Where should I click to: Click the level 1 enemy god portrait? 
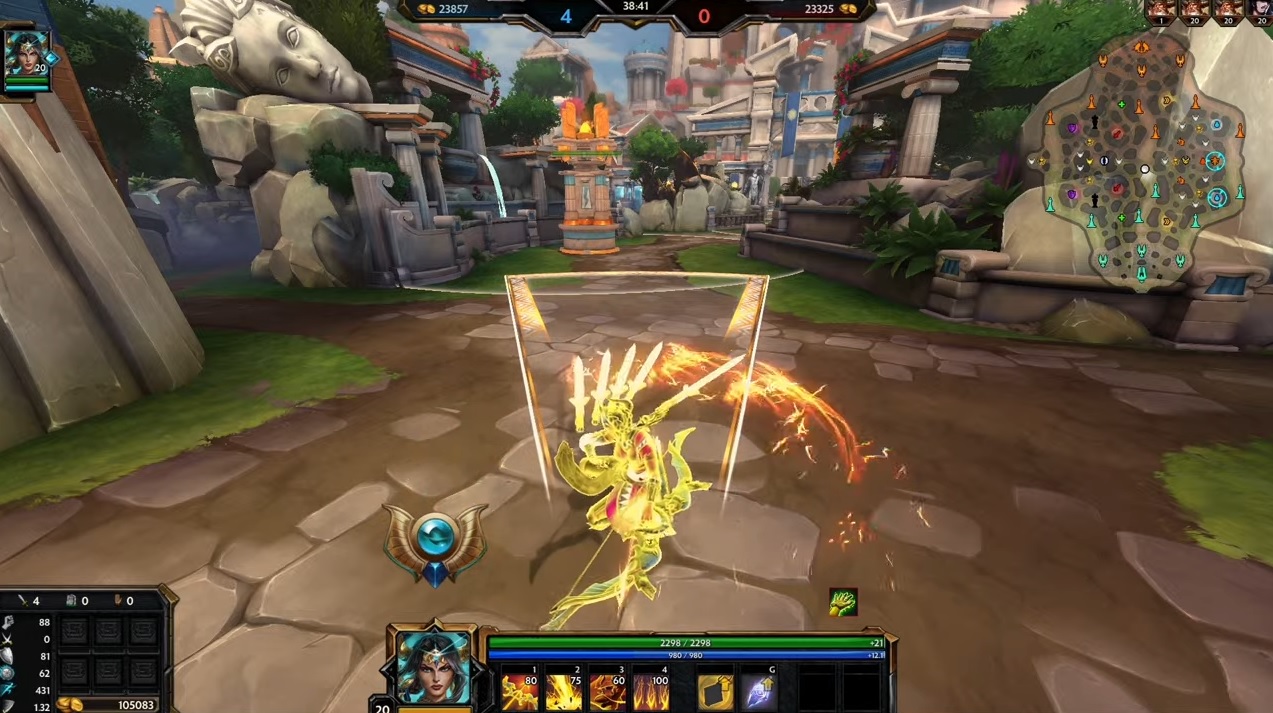[x=1161, y=10]
